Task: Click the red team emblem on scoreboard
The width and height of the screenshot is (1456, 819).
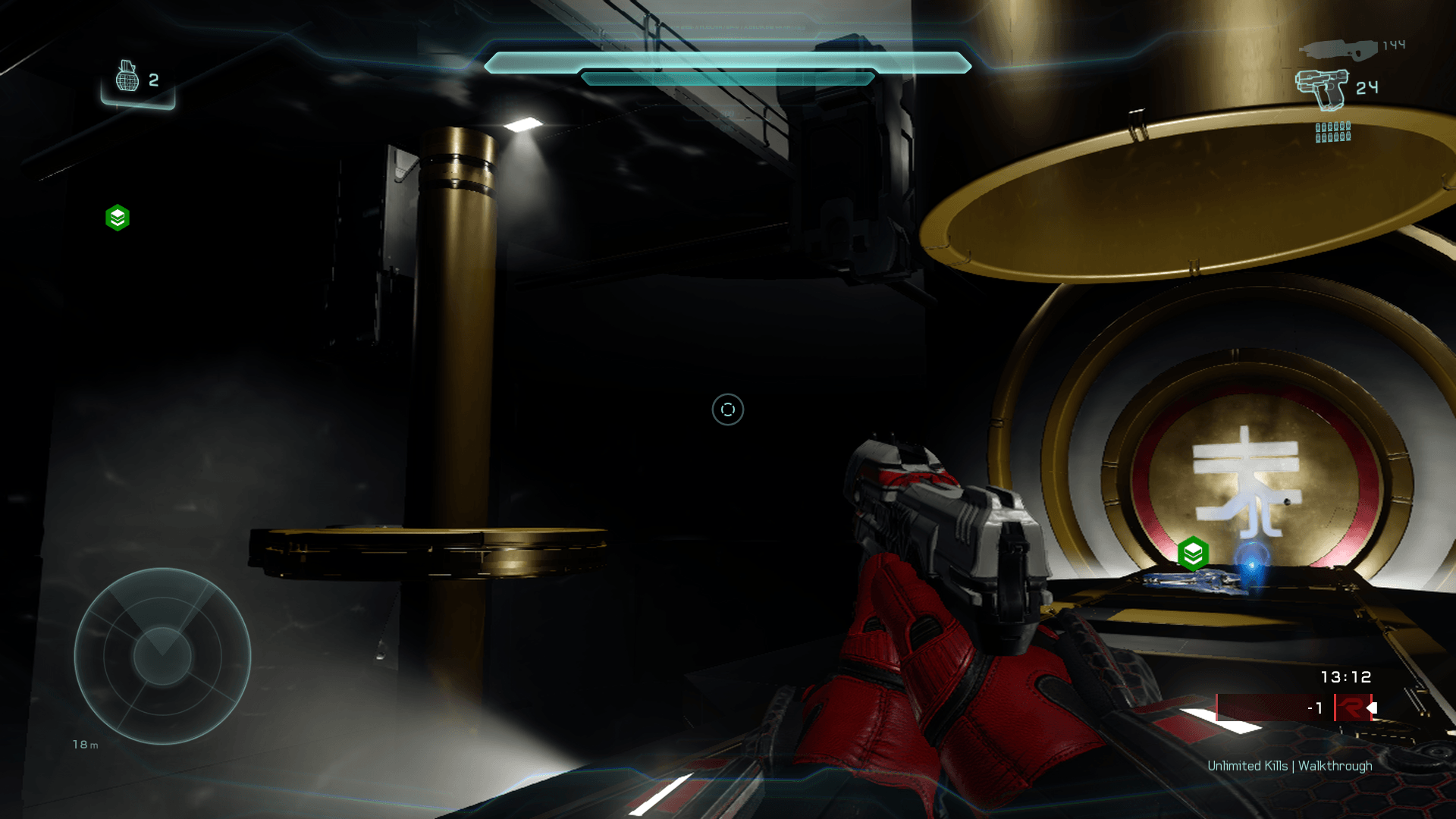Action: point(1351,708)
